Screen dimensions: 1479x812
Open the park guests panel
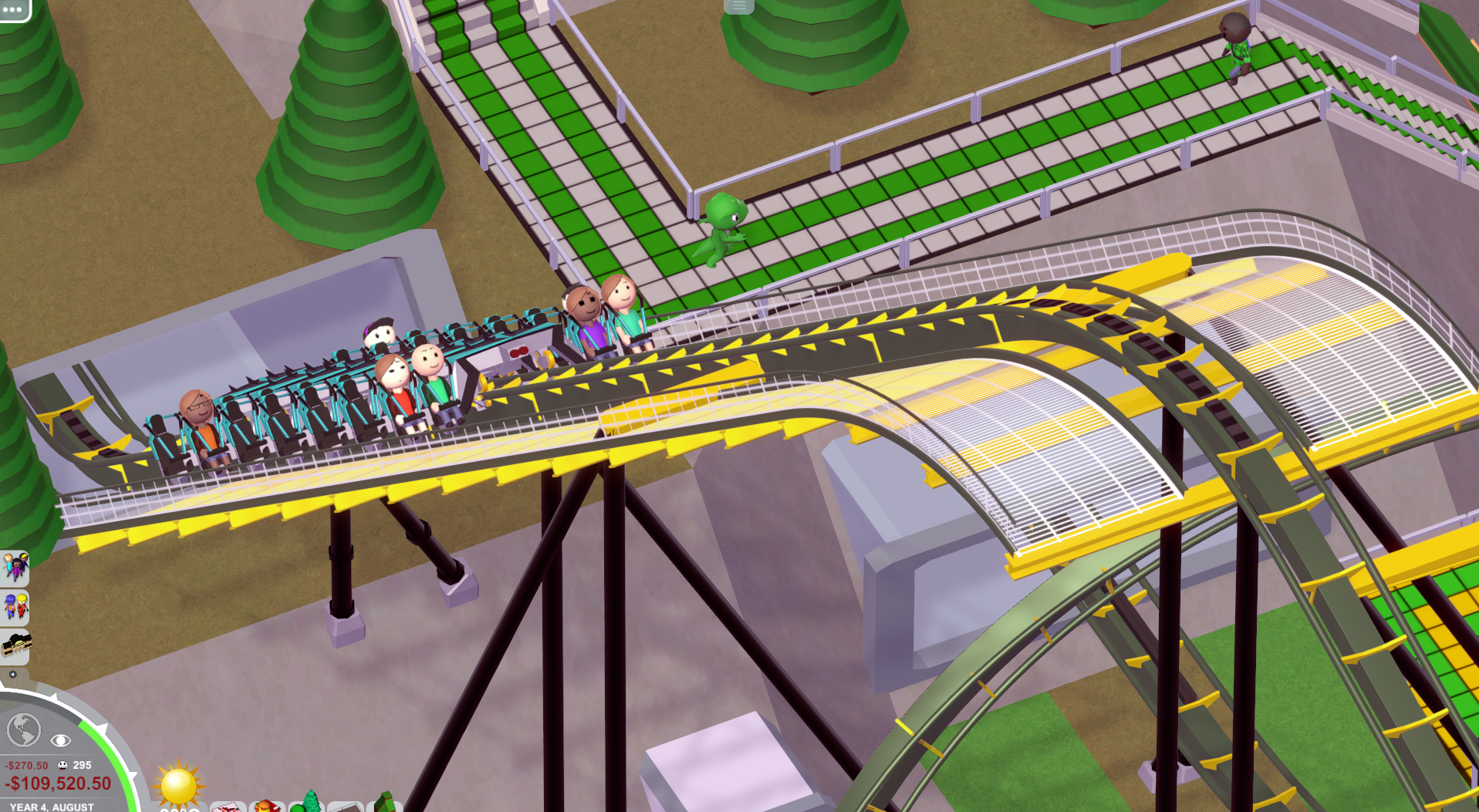click(x=15, y=568)
